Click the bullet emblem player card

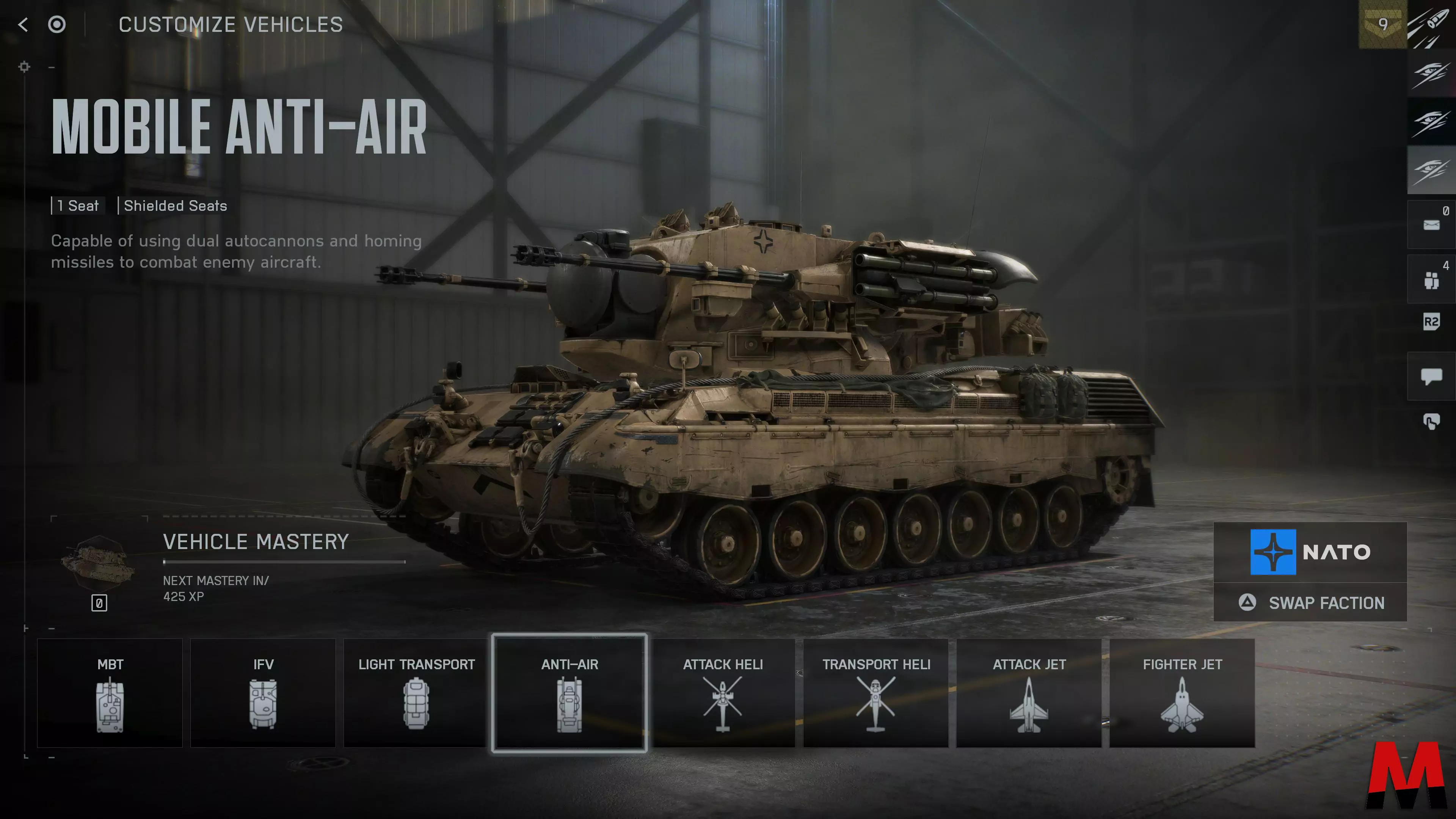(x=1431, y=24)
